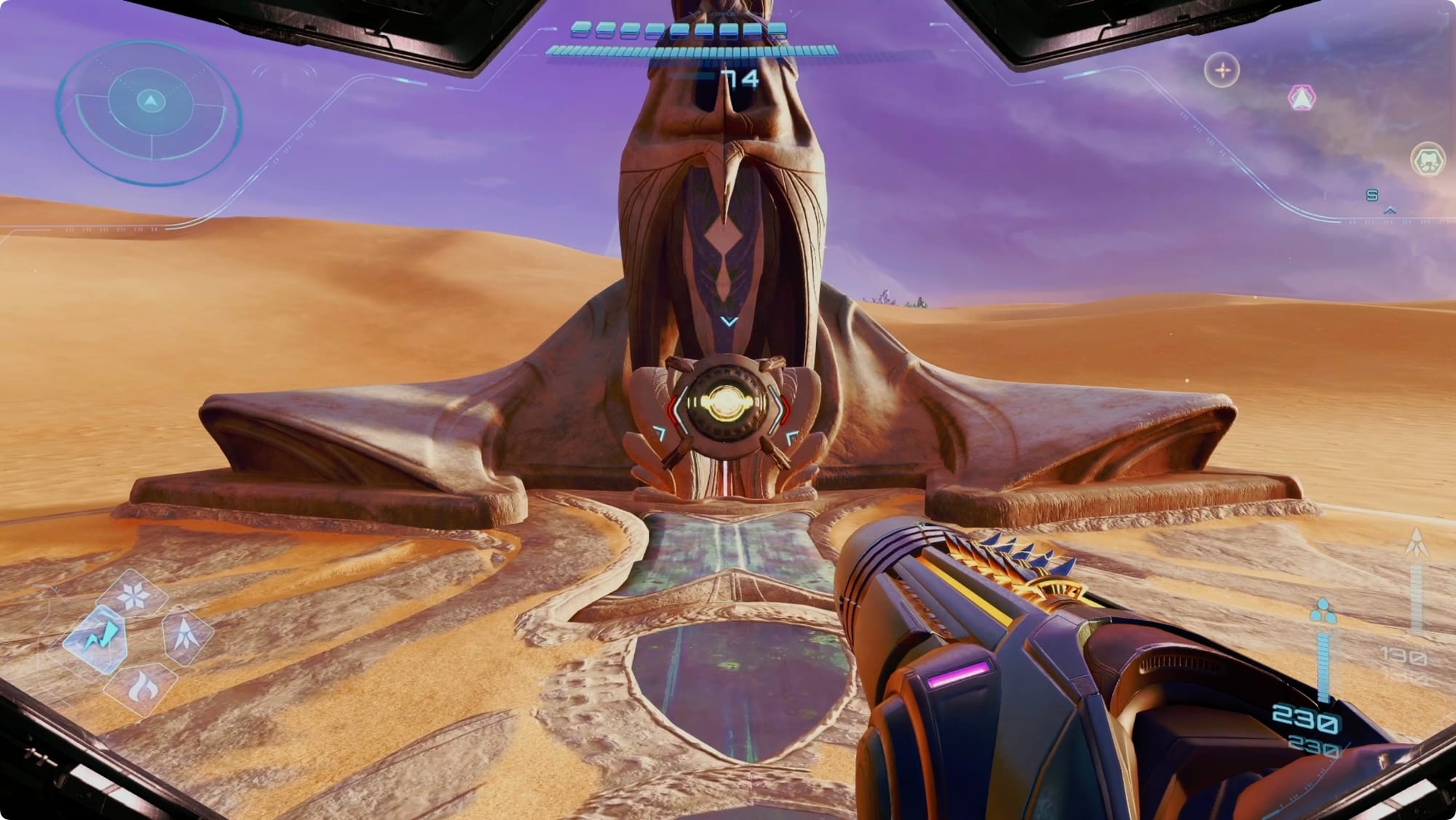Activate the four-point crosshair visor icon
Screen dimensions: 1456x820
click(x=1222, y=71)
